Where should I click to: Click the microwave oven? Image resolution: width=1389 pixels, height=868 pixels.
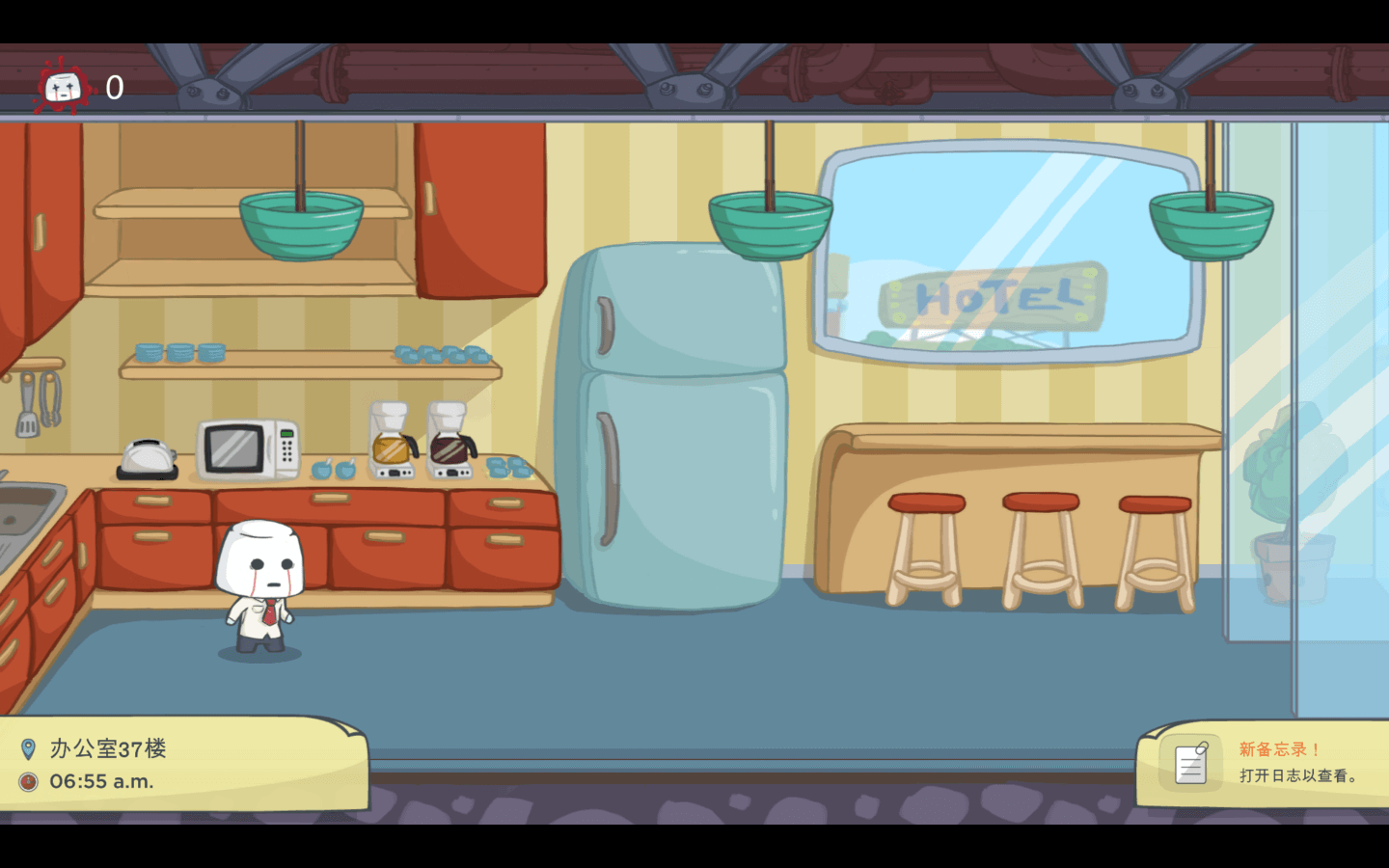point(249,446)
